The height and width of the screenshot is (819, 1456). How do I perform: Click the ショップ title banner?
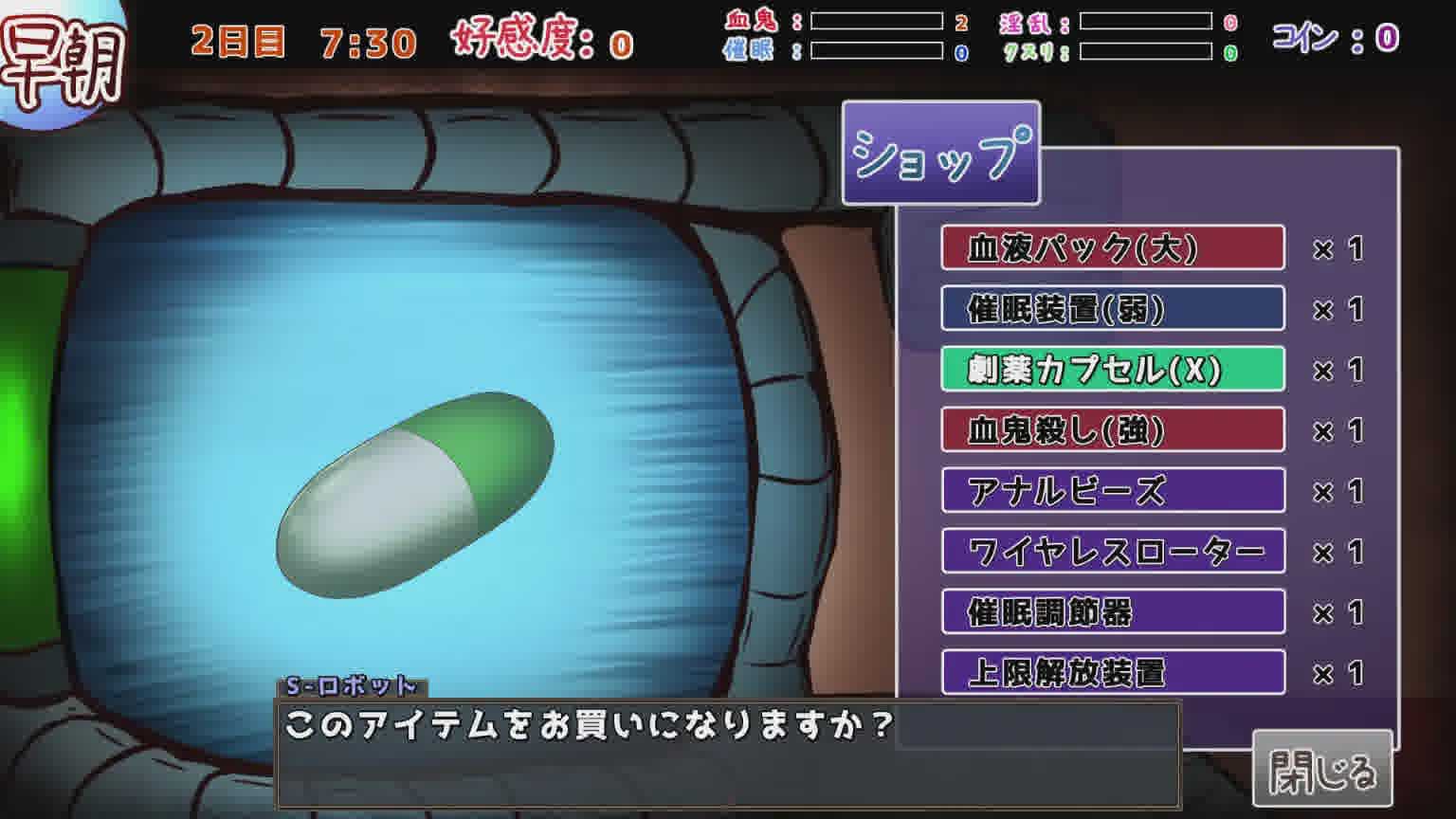pos(941,154)
